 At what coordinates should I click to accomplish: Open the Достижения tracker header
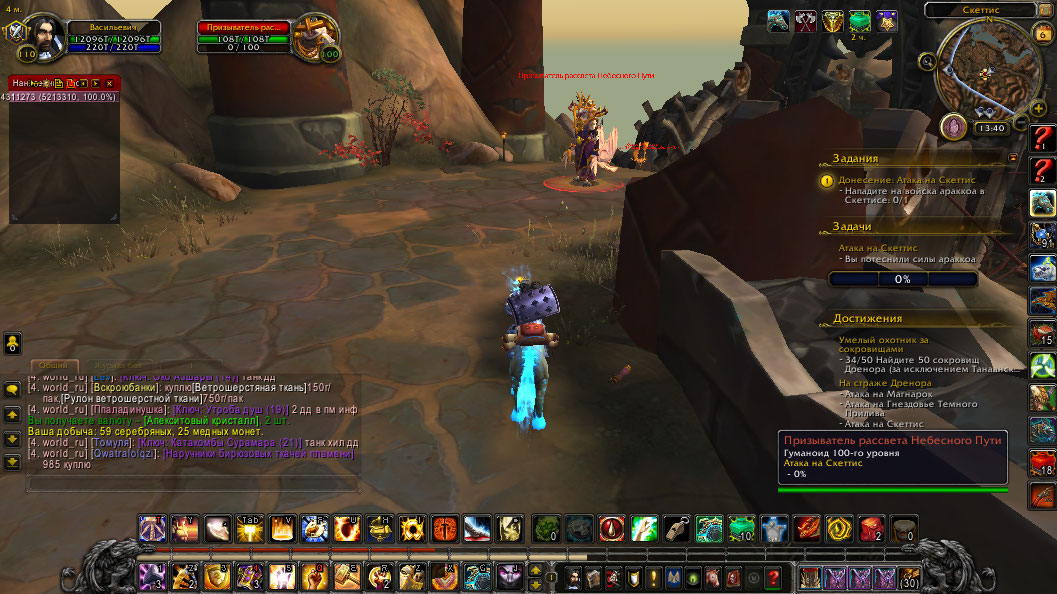pyautogui.click(x=868, y=318)
